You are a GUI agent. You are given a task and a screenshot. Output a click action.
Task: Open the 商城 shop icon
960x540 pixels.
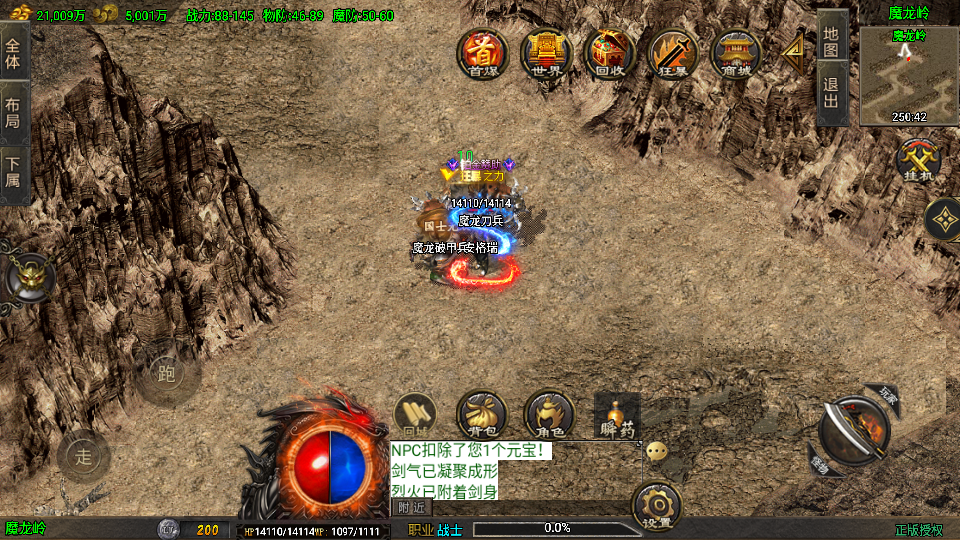point(736,53)
